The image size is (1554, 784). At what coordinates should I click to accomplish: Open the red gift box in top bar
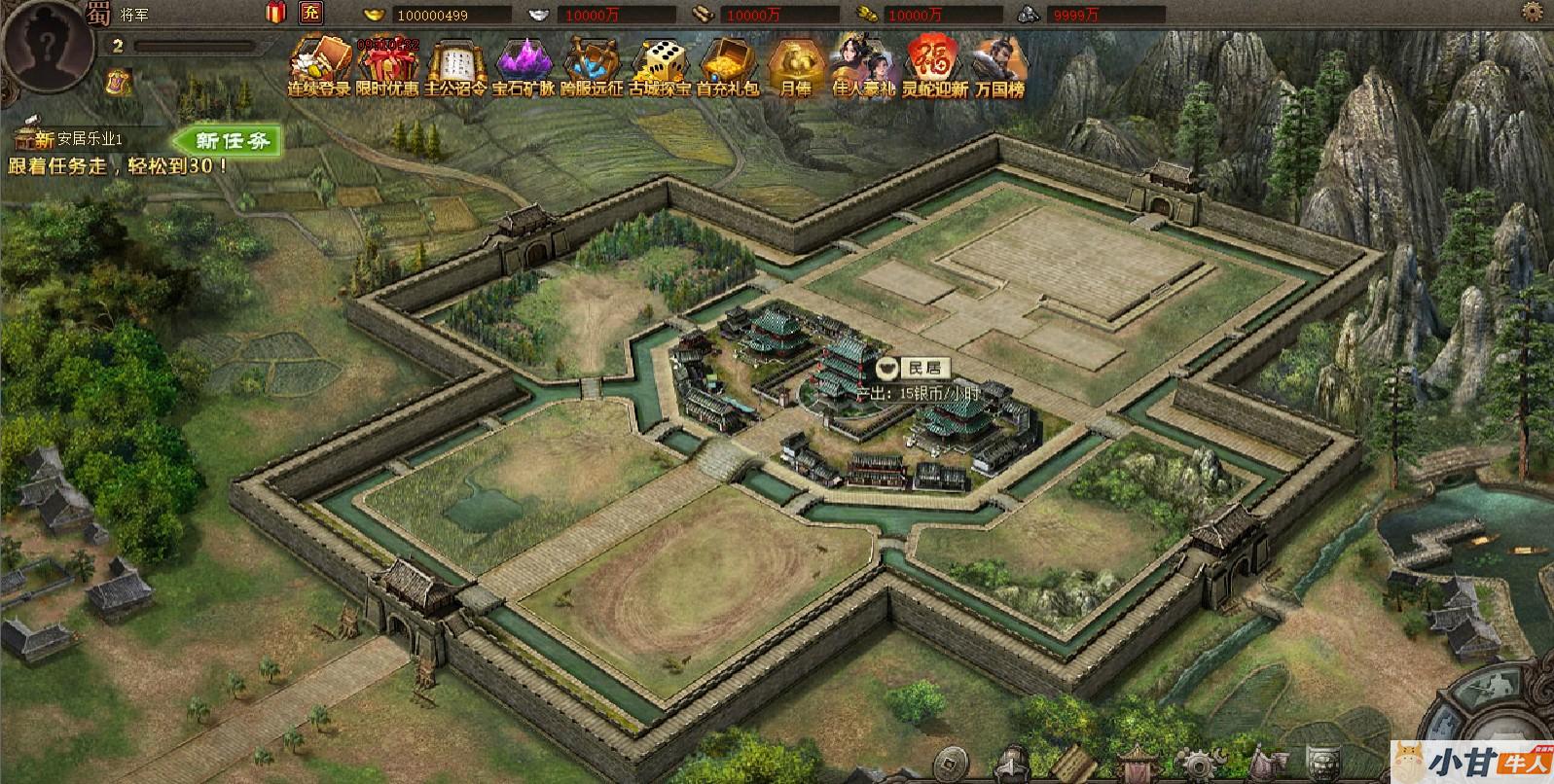(x=276, y=13)
